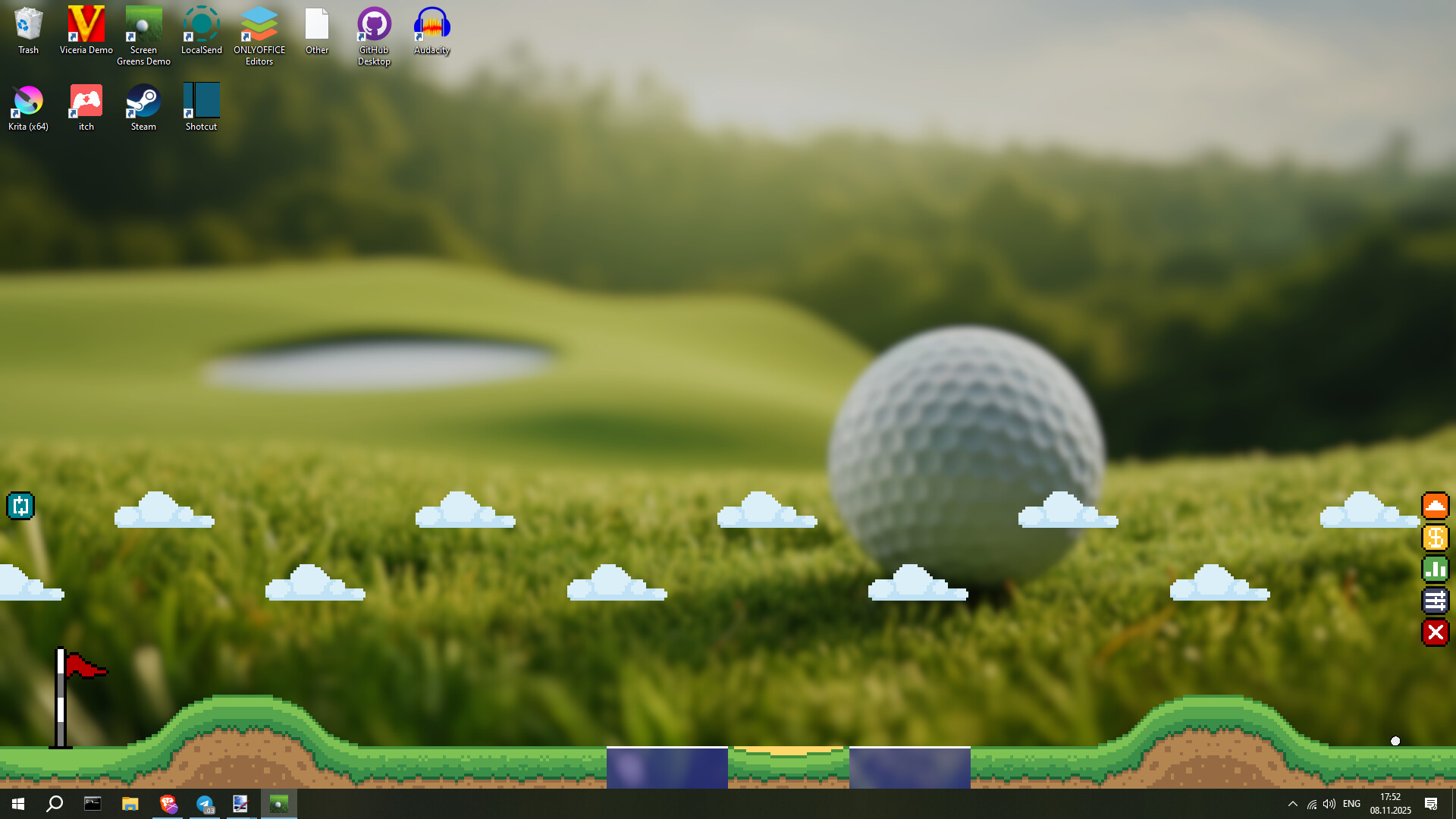Toggle Wi-Fi via the network tray icon
The width and height of the screenshot is (1456, 819).
click(x=1311, y=805)
